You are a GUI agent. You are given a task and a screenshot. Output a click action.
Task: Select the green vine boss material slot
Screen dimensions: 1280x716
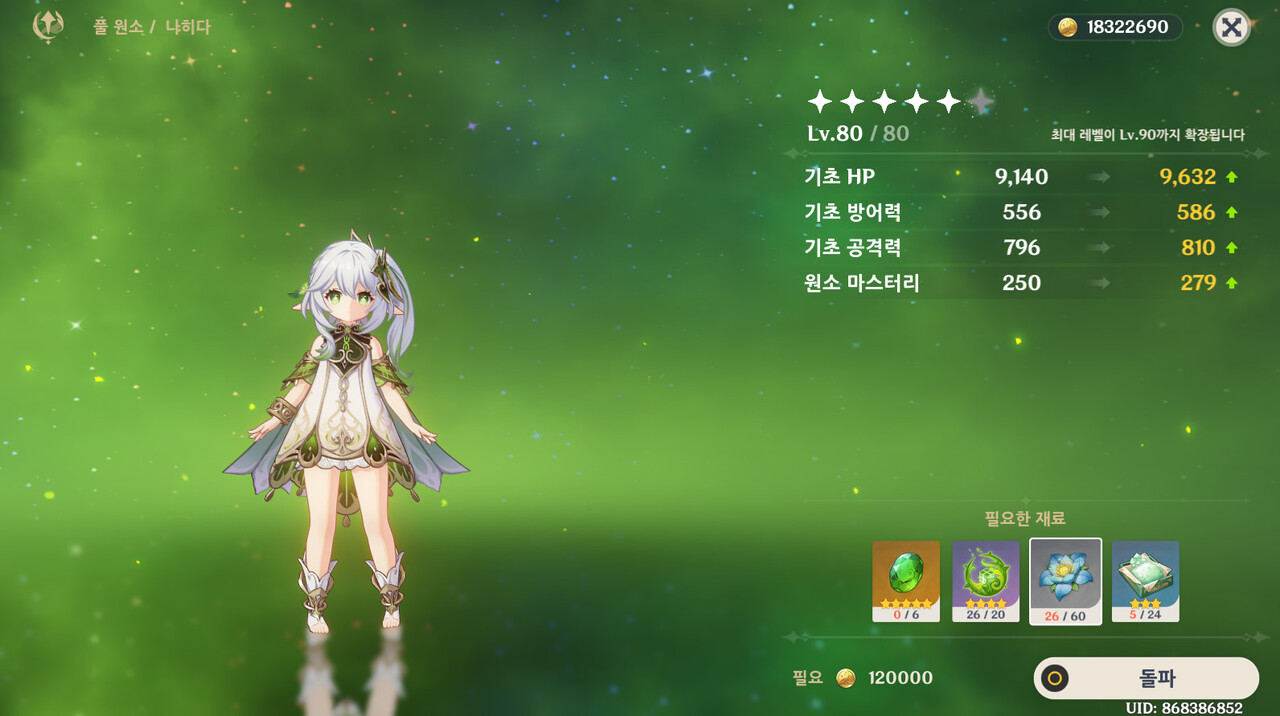(986, 581)
